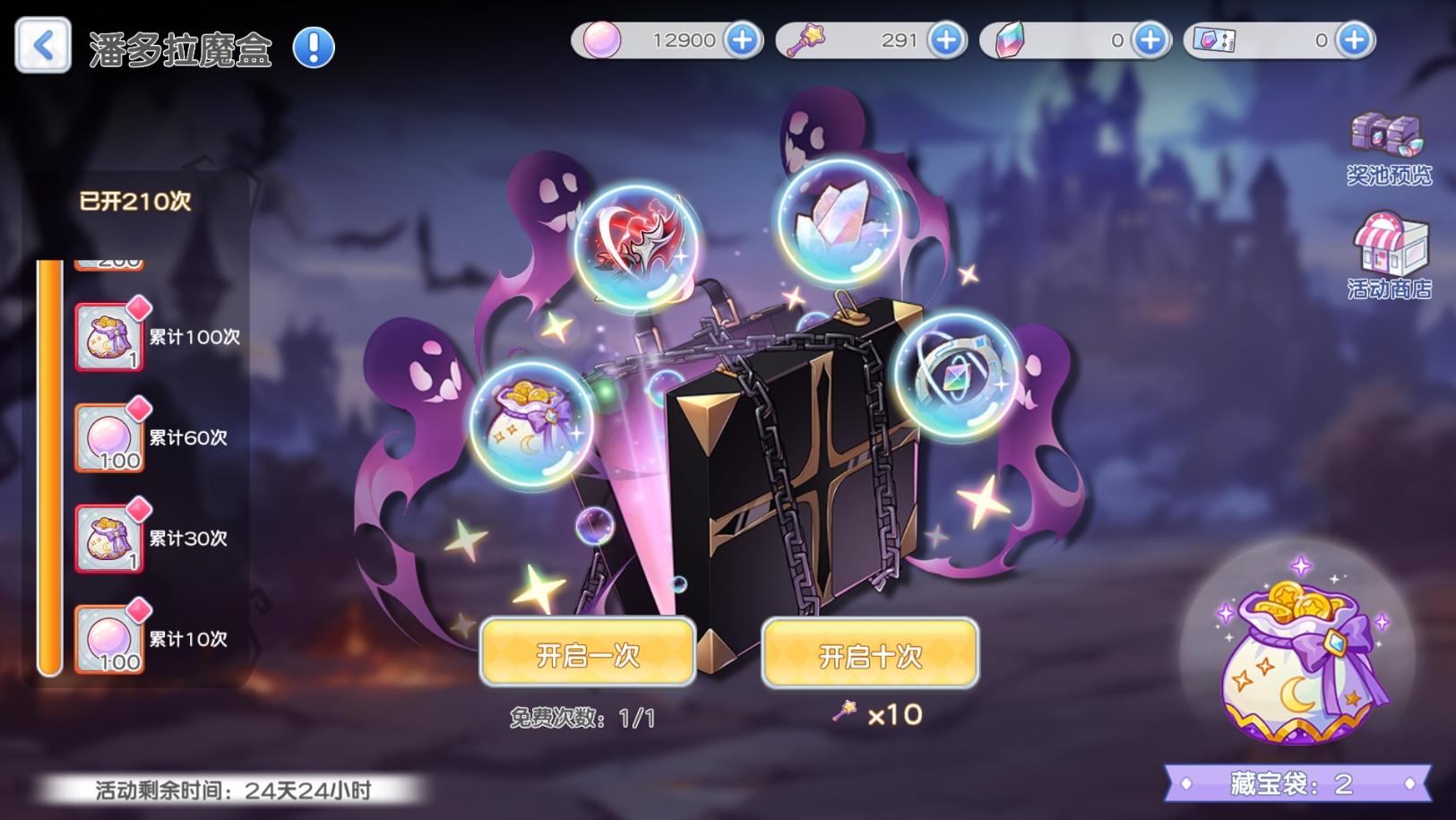Screen dimensions: 1456x820
Task: Click the pink orb currency icon
Action: coord(602,39)
